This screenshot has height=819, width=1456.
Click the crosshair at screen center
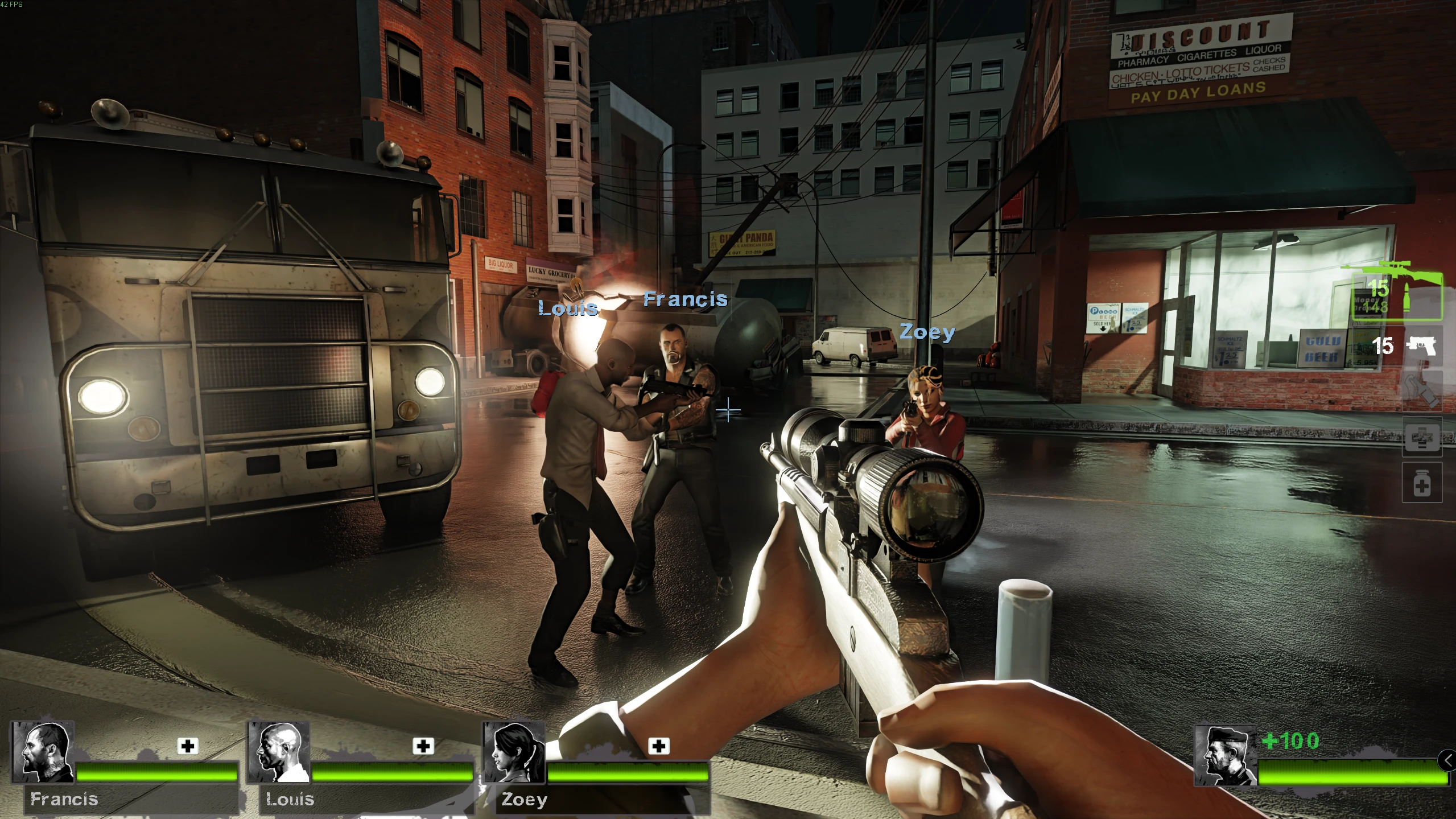pyautogui.click(x=728, y=410)
